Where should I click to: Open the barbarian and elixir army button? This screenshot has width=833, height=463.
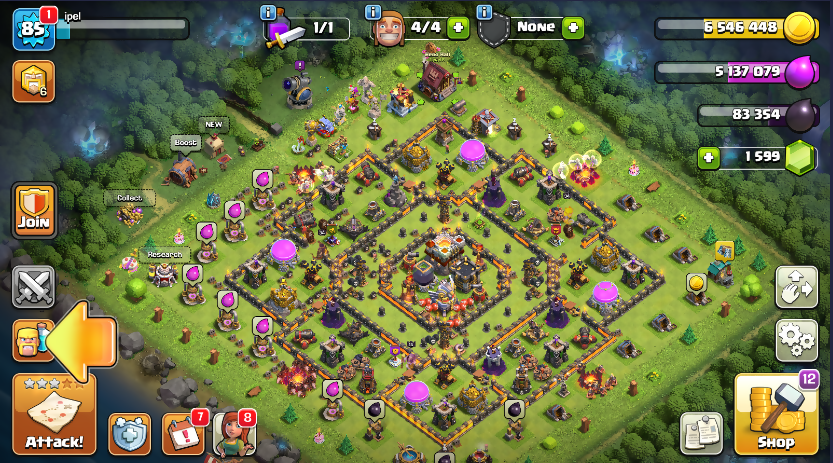click(30, 340)
